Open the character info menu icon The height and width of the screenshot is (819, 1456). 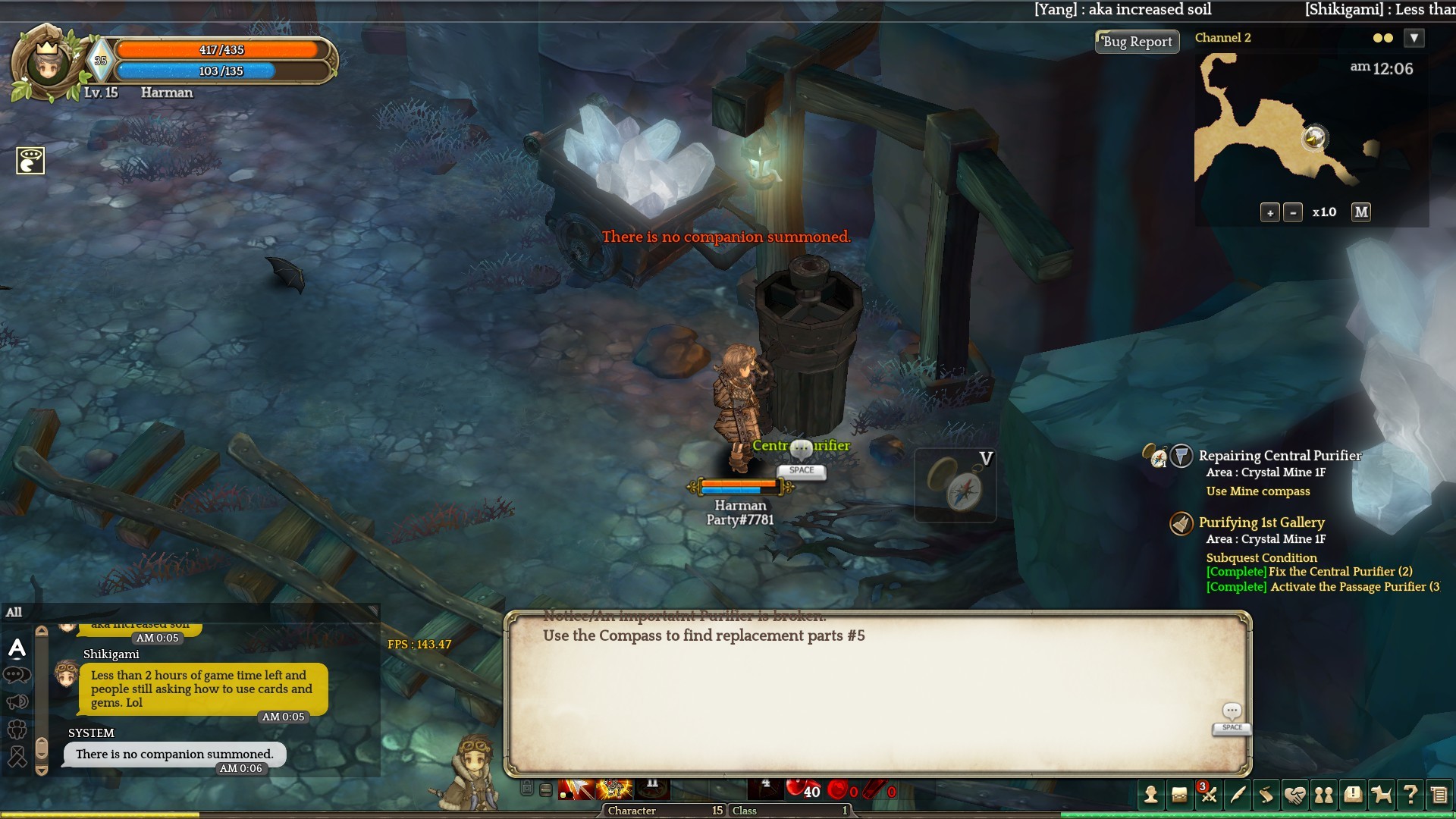[1151, 795]
